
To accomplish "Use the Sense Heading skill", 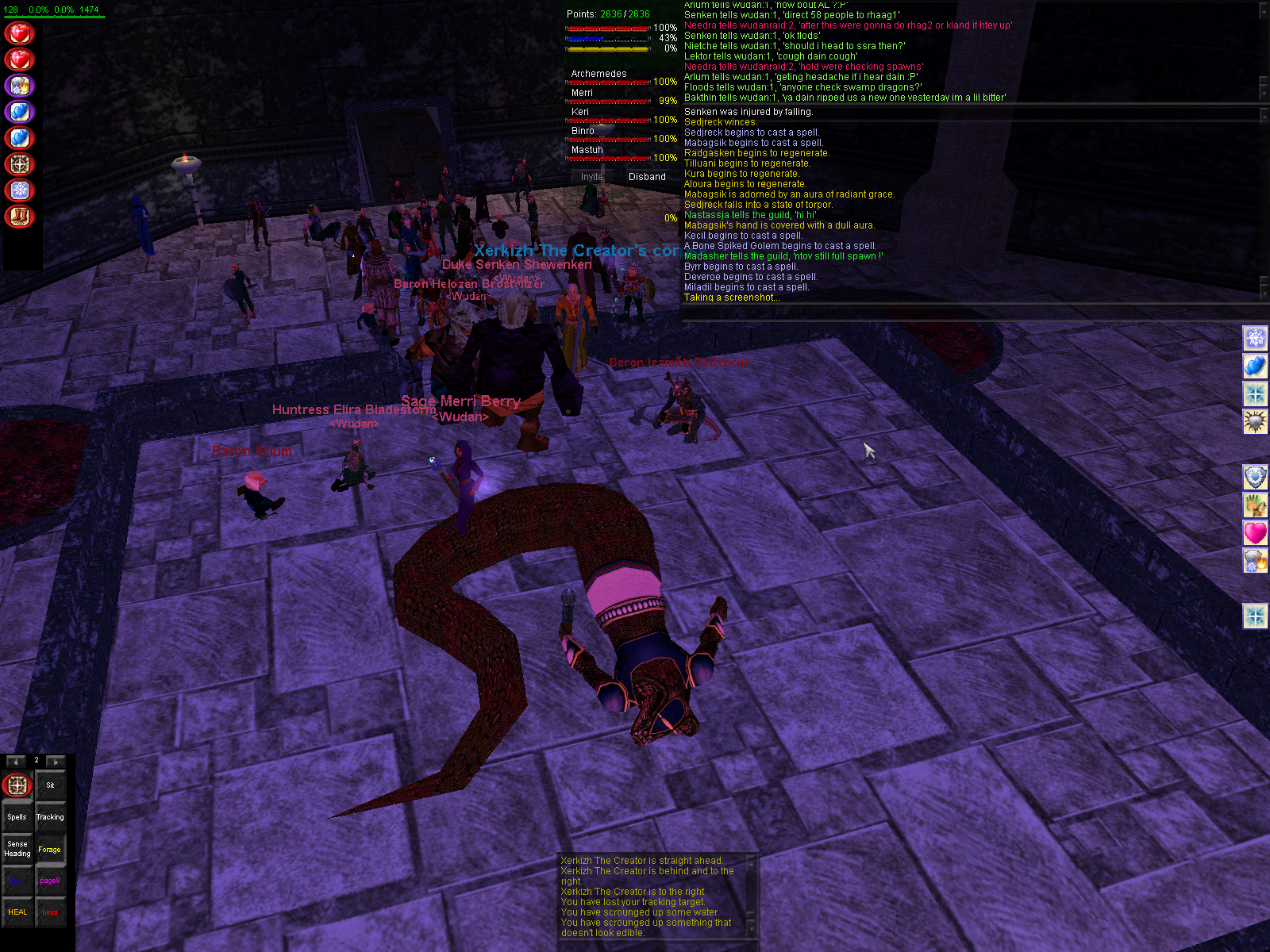I will (17, 849).
